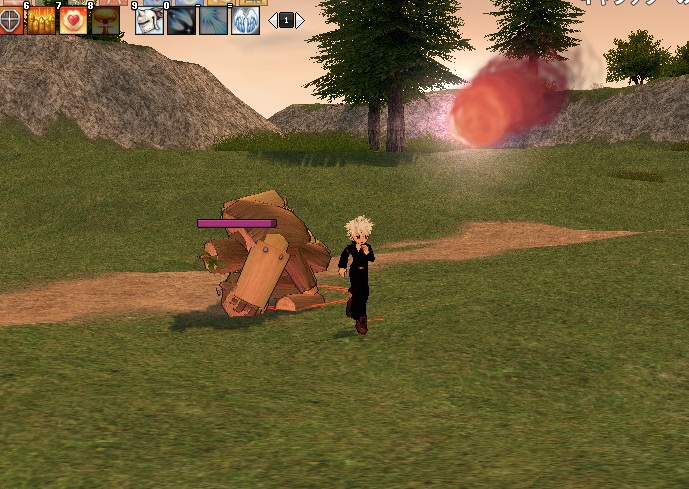Select the light blue burst skill icon
Screen dimensions: 689x489
coord(213,21)
